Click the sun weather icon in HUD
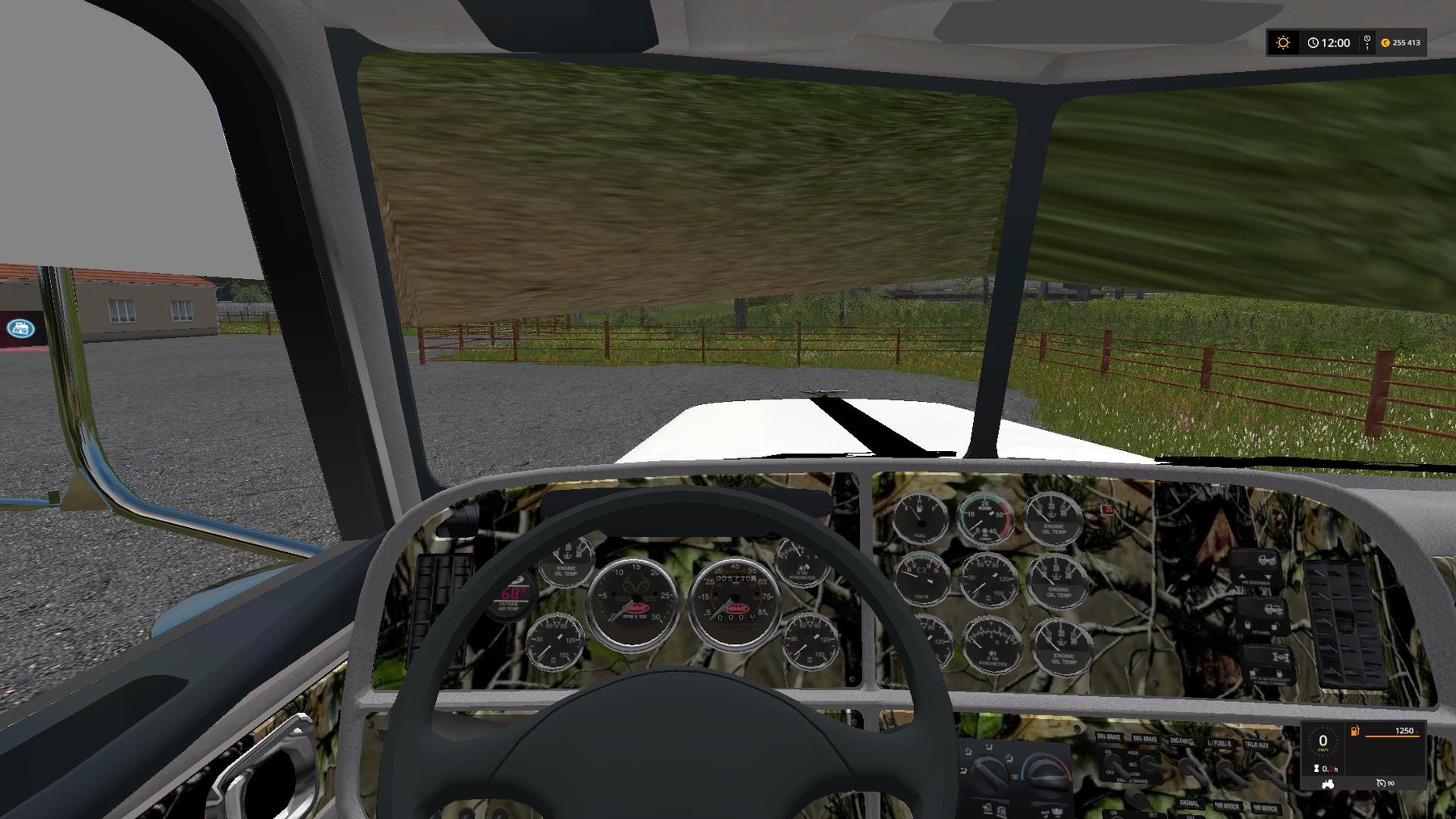1456x819 pixels. [x=1285, y=43]
